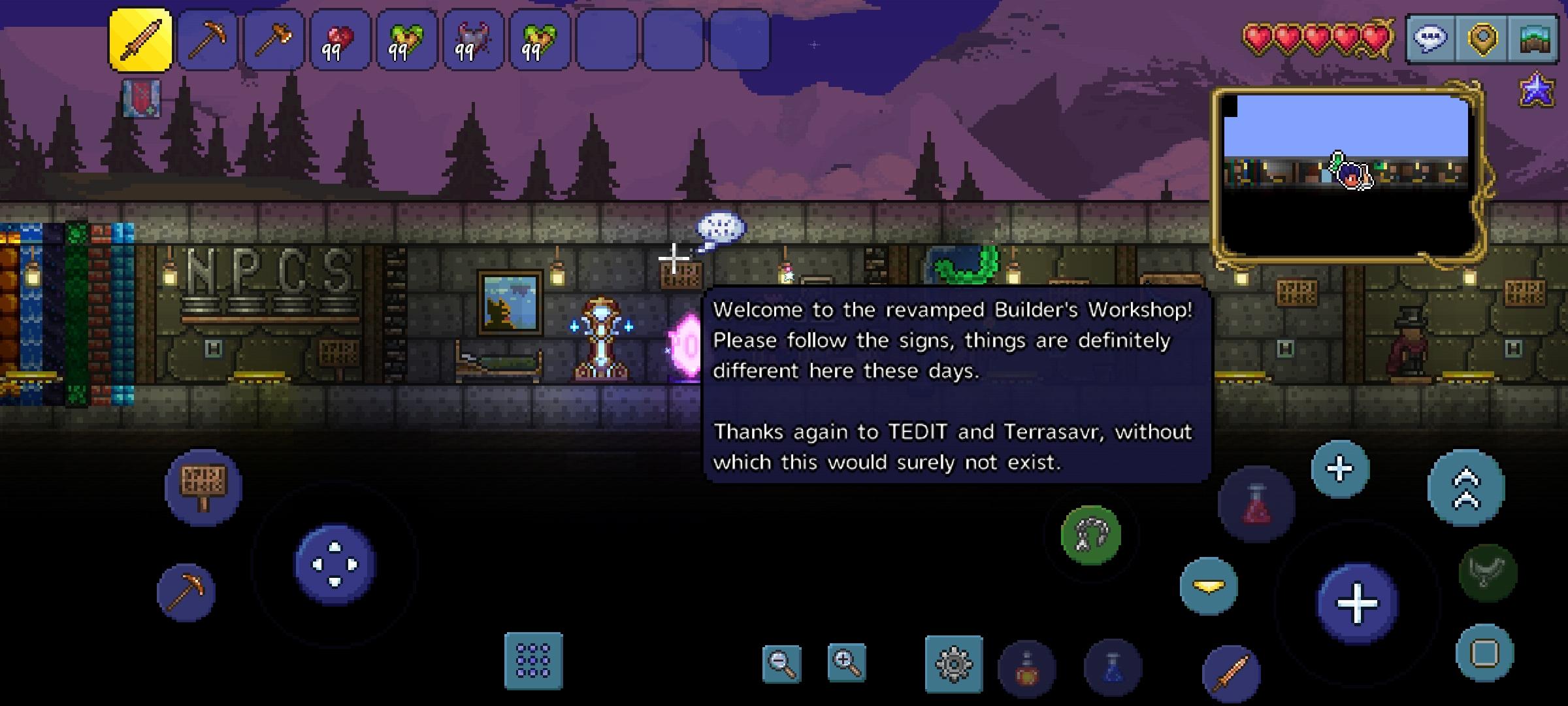Select the red life crystal stack slot
Image resolution: width=1568 pixels, height=706 pixels.
pyautogui.click(x=340, y=39)
